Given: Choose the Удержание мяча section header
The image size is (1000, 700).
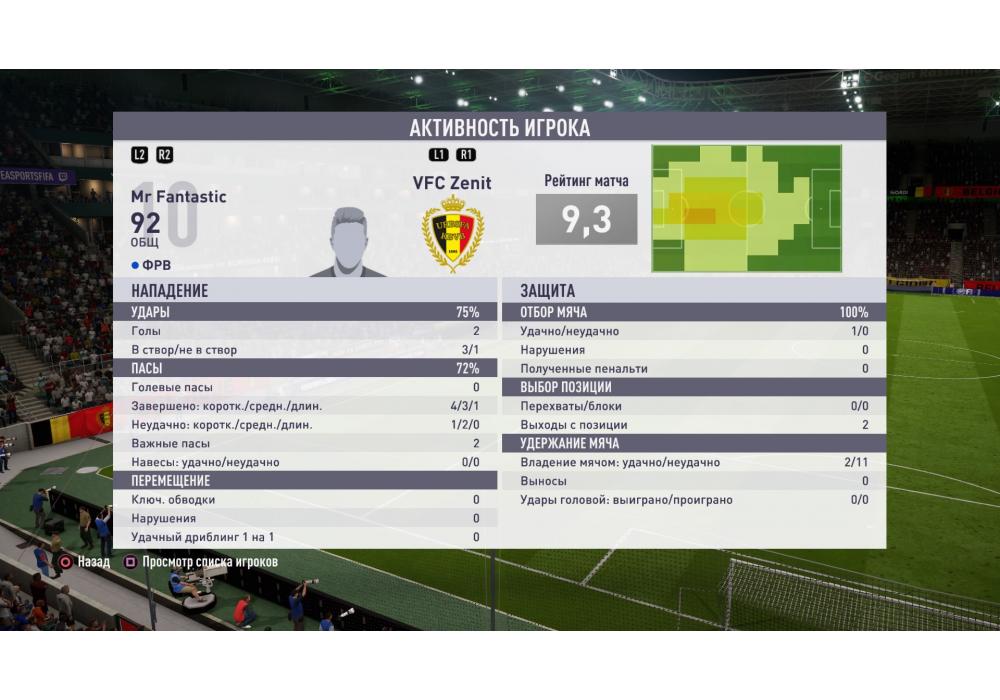Looking at the screenshot, I should (x=694, y=443).
